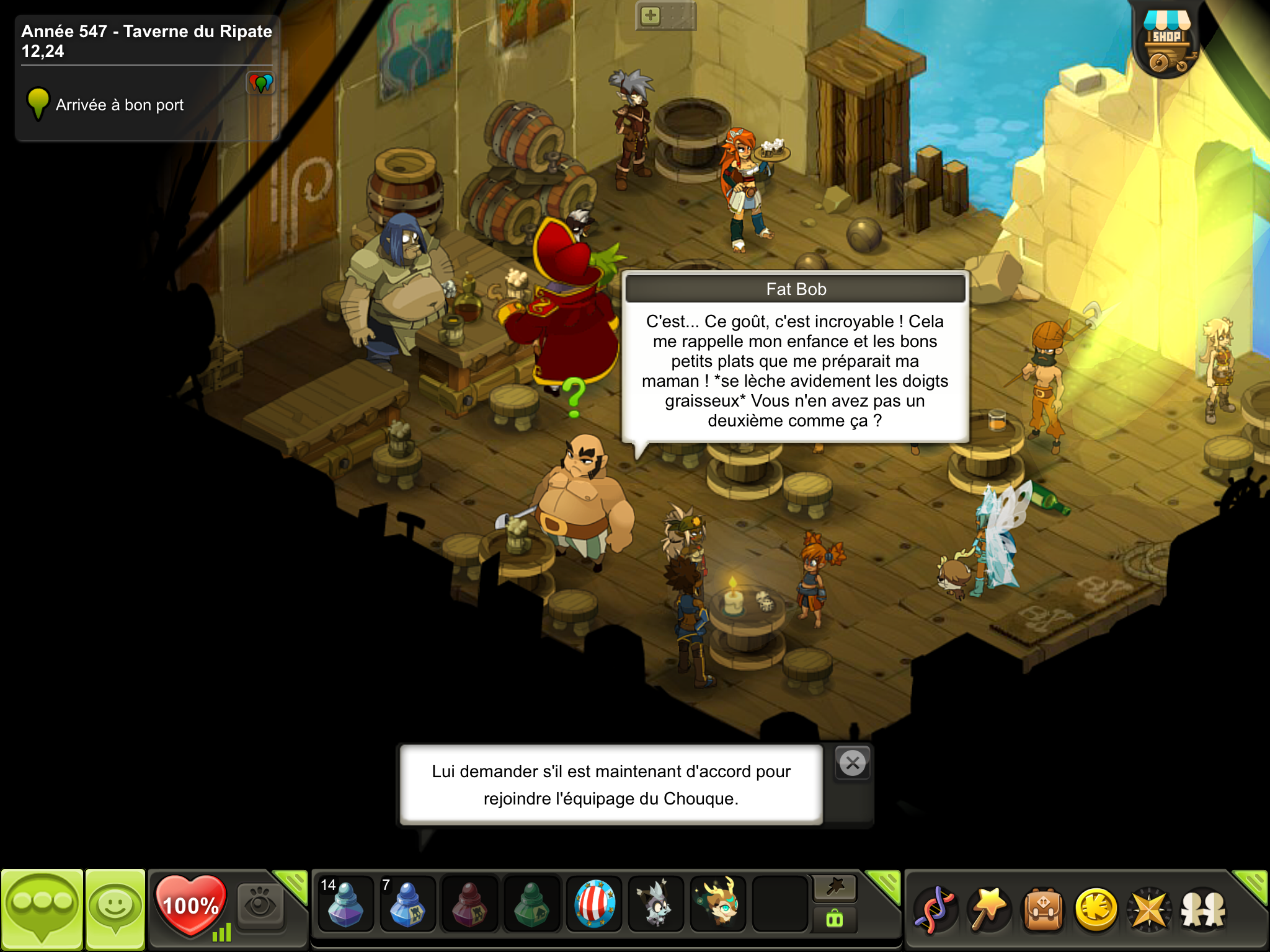The height and width of the screenshot is (952, 1270).
Task: Select the green house potion slot
Action: [x=531, y=903]
